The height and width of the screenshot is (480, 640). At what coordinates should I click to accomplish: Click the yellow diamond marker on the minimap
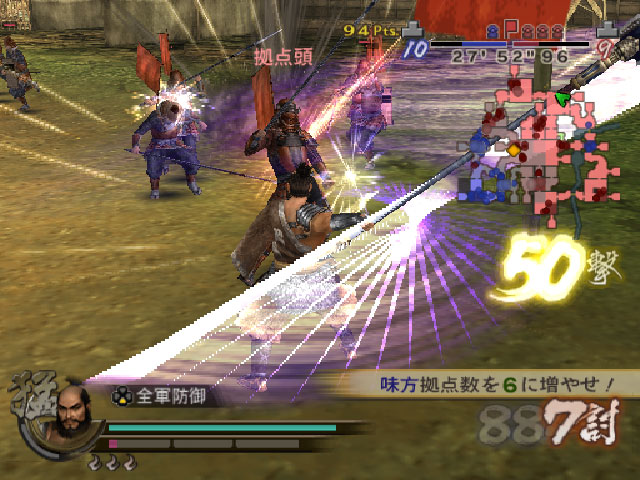point(514,150)
